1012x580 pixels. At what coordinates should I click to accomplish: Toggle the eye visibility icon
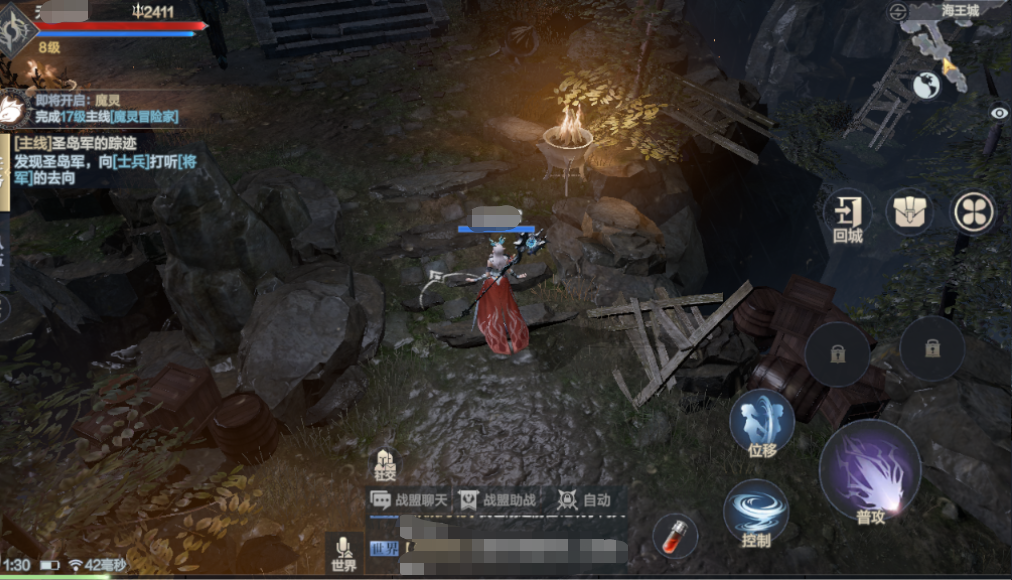(998, 113)
